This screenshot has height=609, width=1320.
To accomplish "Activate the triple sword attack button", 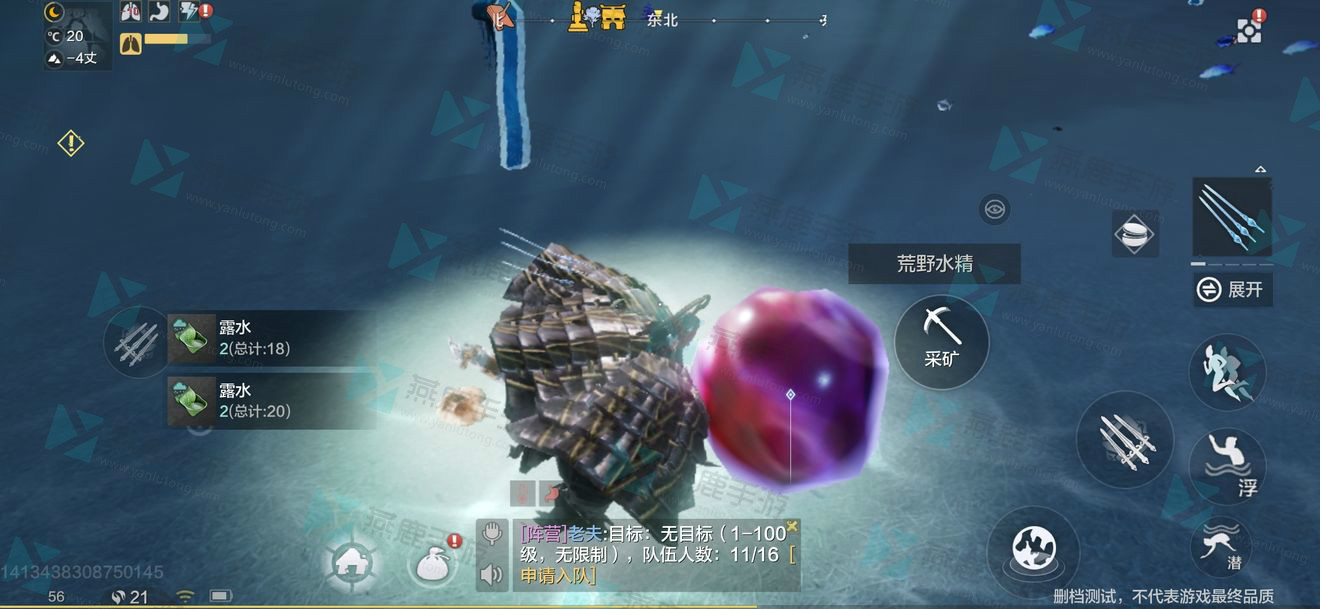I will point(1124,440).
